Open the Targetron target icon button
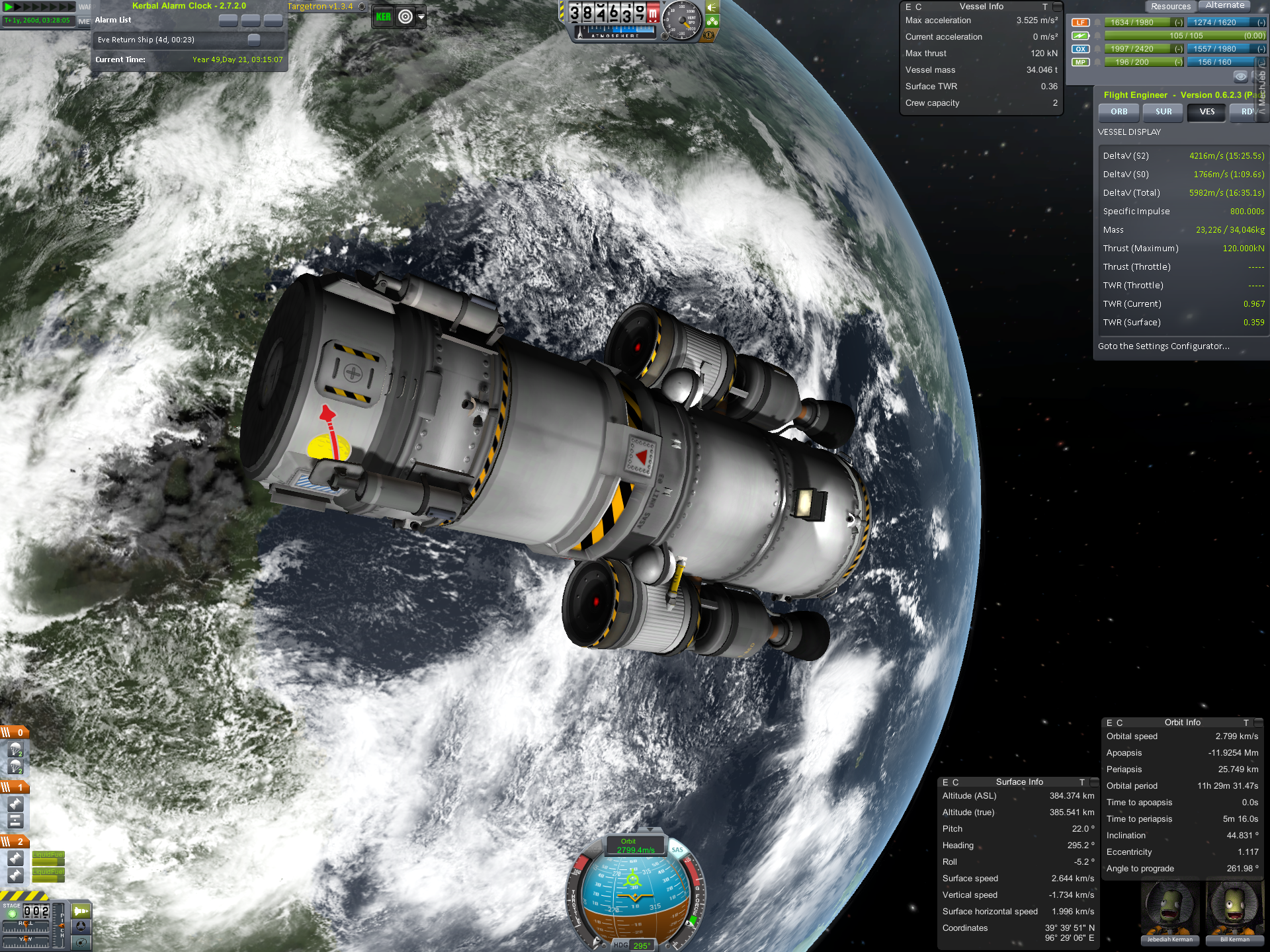The width and height of the screenshot is (1270, 952). pyautogui.click(x=405, y=17)
